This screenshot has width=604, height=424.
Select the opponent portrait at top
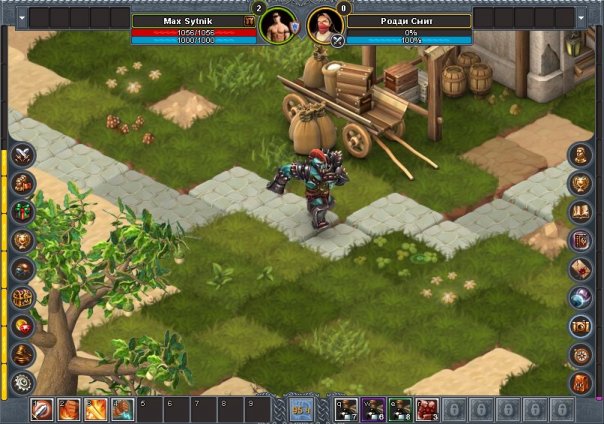324,24
